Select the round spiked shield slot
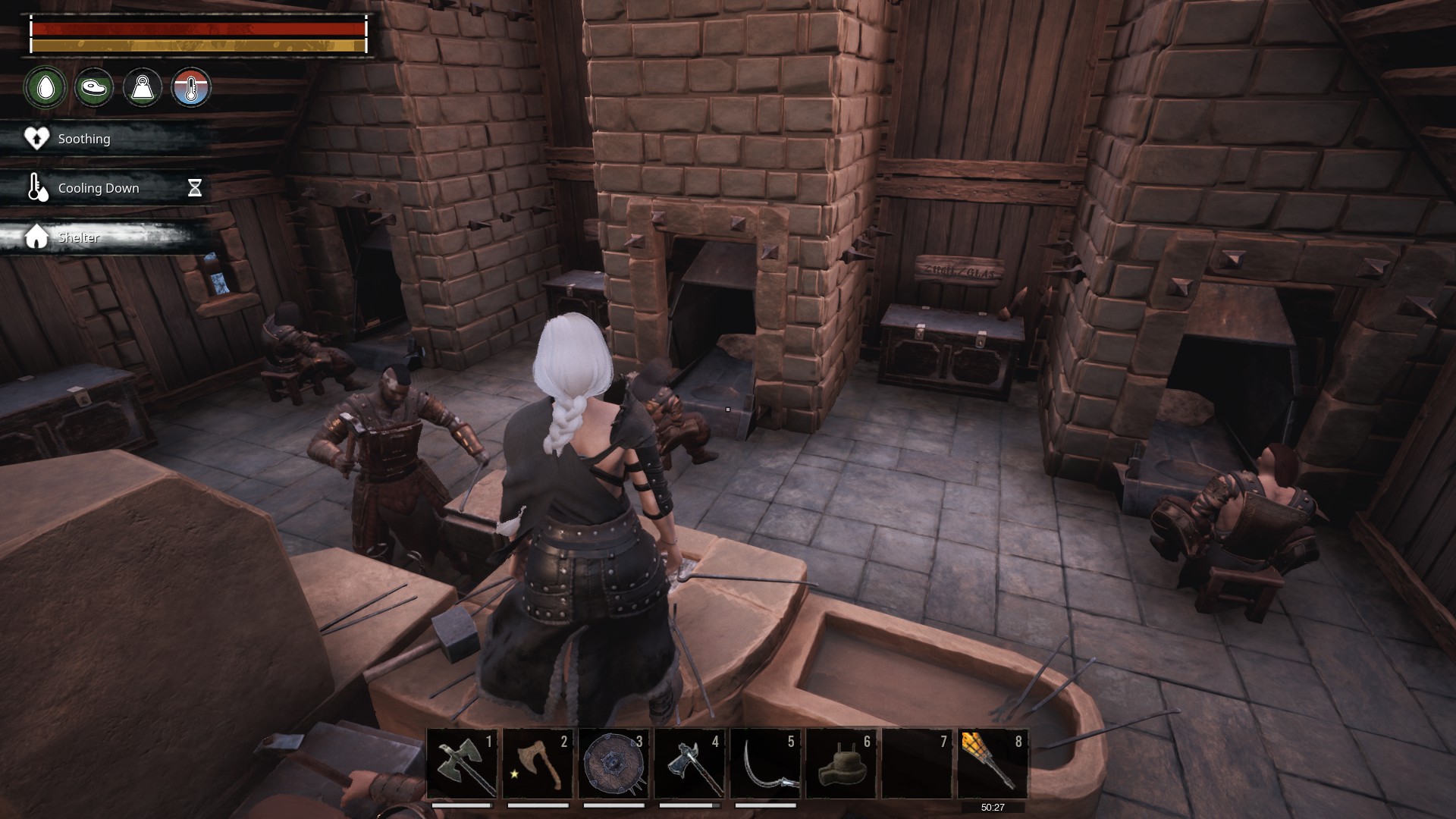Viewport: 1456px width, 819px height. pyautogui.click(x=613, y=764)
